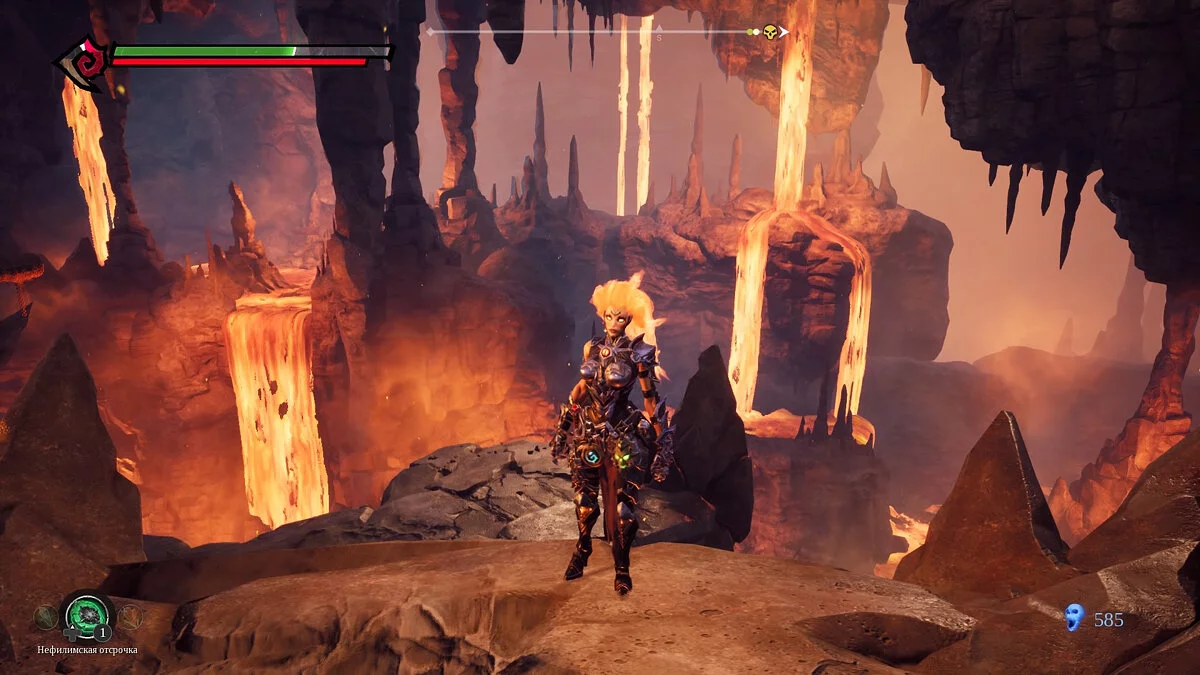This screenshot has height=675, width=1200.
Task: Click the blue soul currency icon
Action: point(1074,617)
